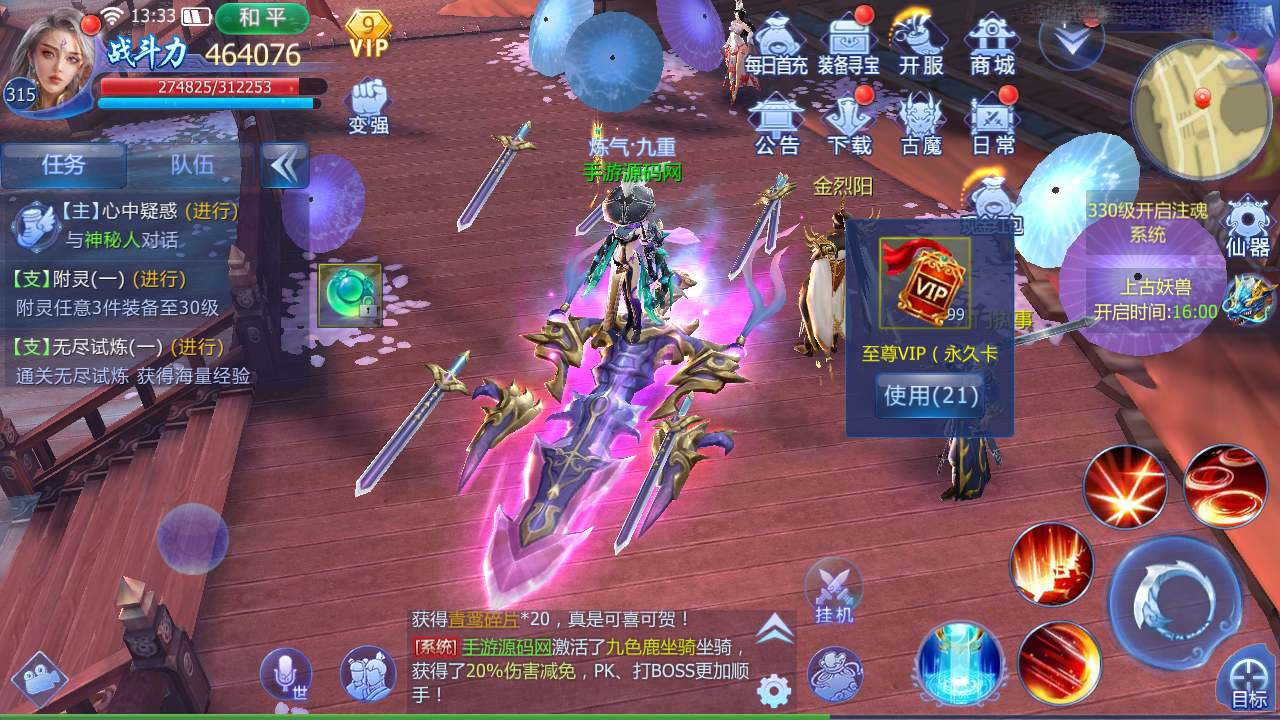The height and width of the screenshot is (720, 1280).
Task: Open the 下载 download rewards
Action: (848, 124)
